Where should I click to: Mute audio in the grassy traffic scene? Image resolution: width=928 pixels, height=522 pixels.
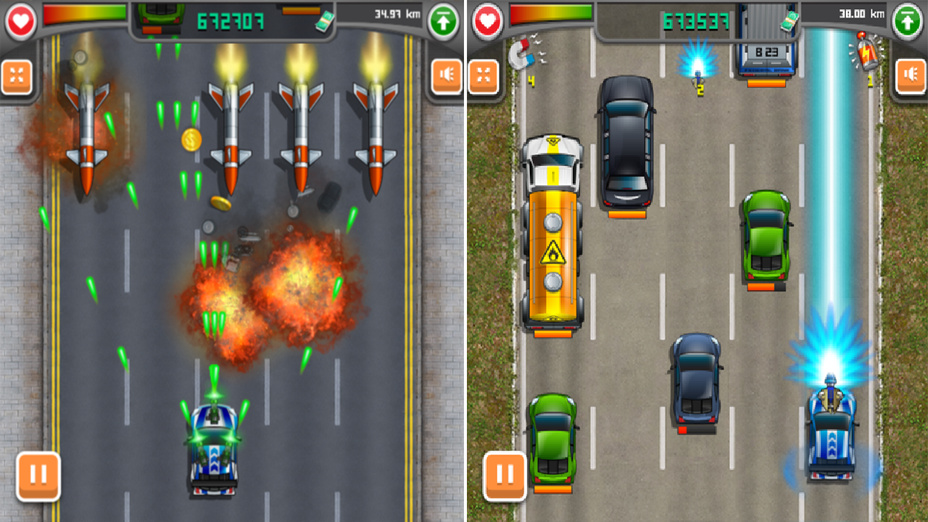click(x=910, y=76)
